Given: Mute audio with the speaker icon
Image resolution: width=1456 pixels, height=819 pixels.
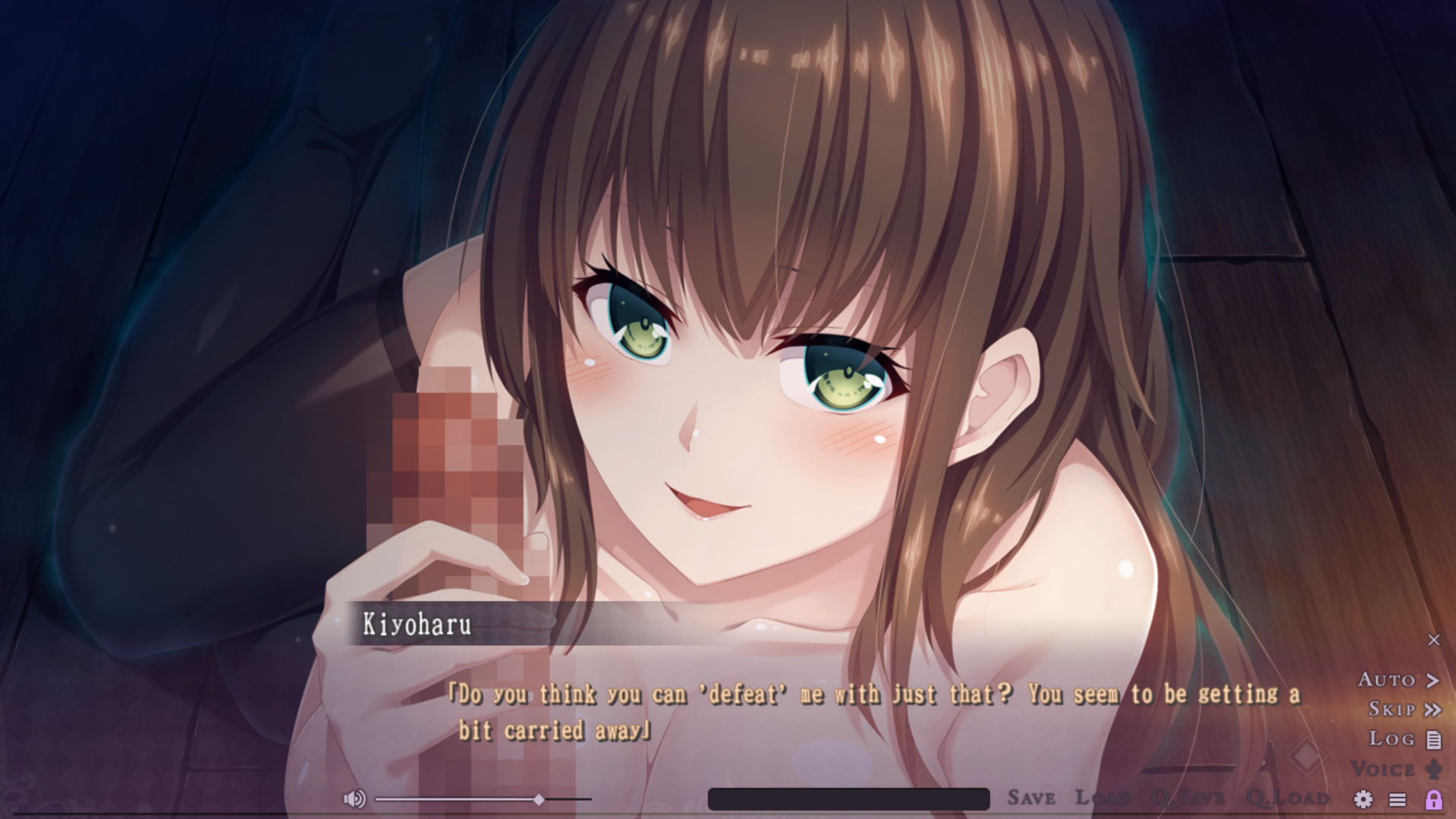Looking at the screenshot, I should [355, 799].
